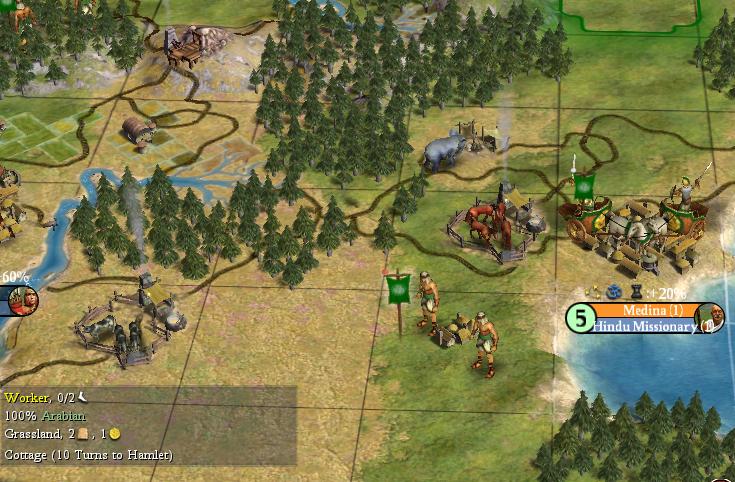Click the leader portrait beside the 60% banner
735x482 pixels.
pyautogui.click(x=23, y=298)
